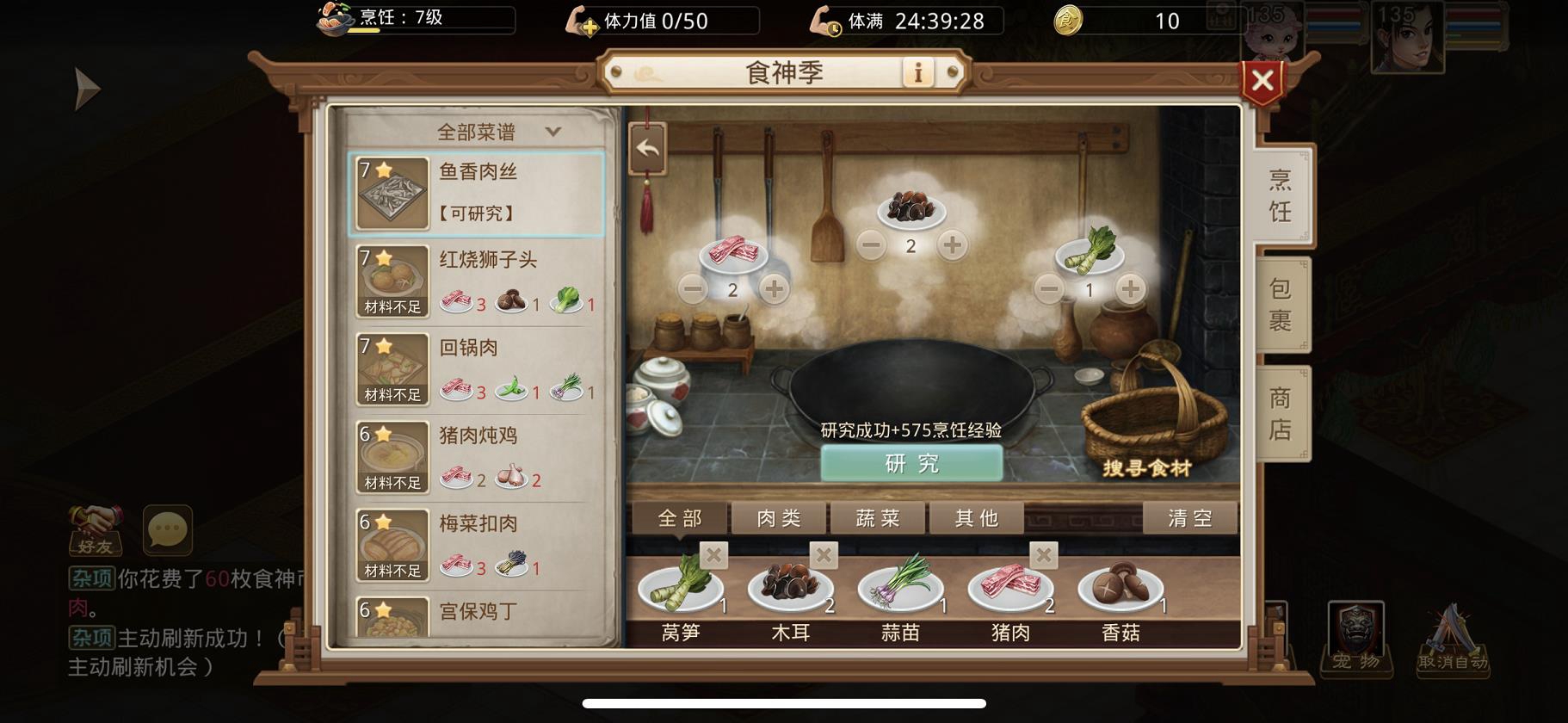The image size is (1568, 723).
Task: Click the stamina fist icon next to 体力值
Action: pos(582,22)
